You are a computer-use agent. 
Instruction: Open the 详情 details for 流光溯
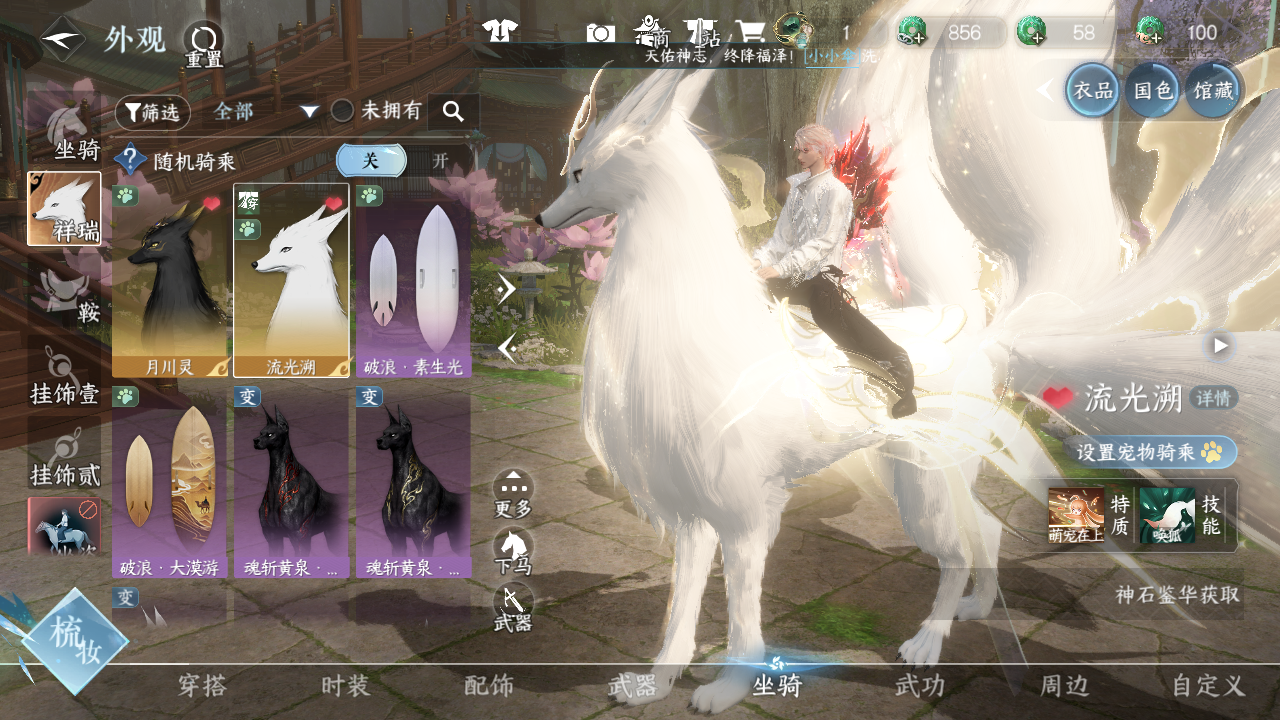(x=1216, y=398)
